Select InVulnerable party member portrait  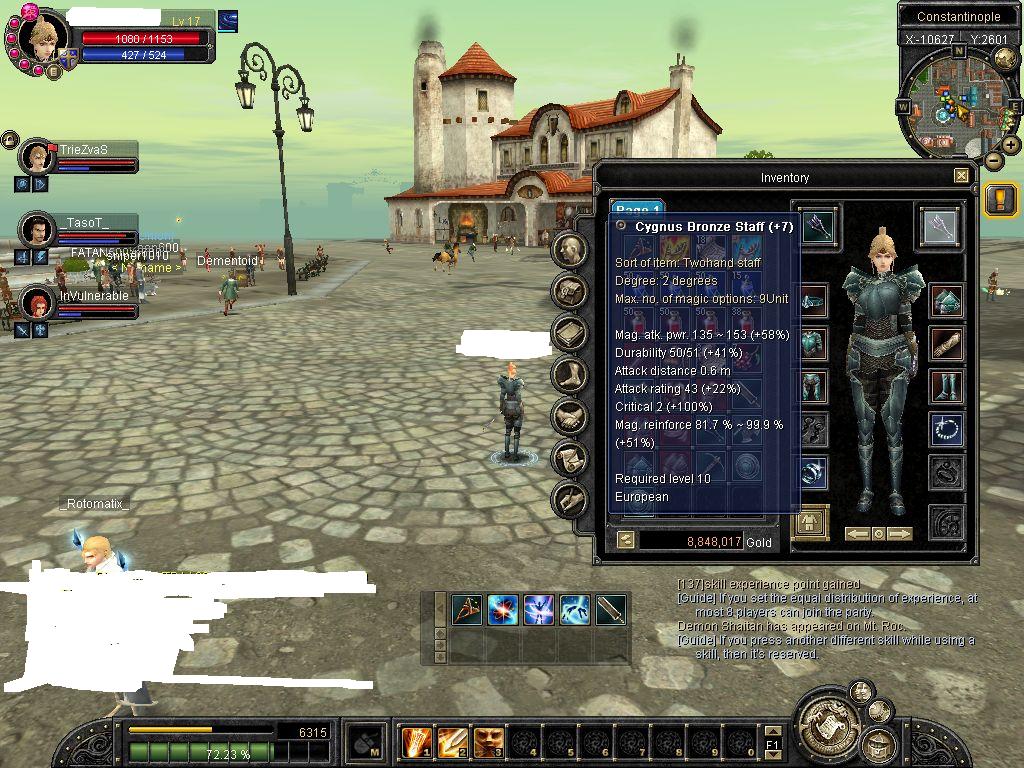pos(38,303)
